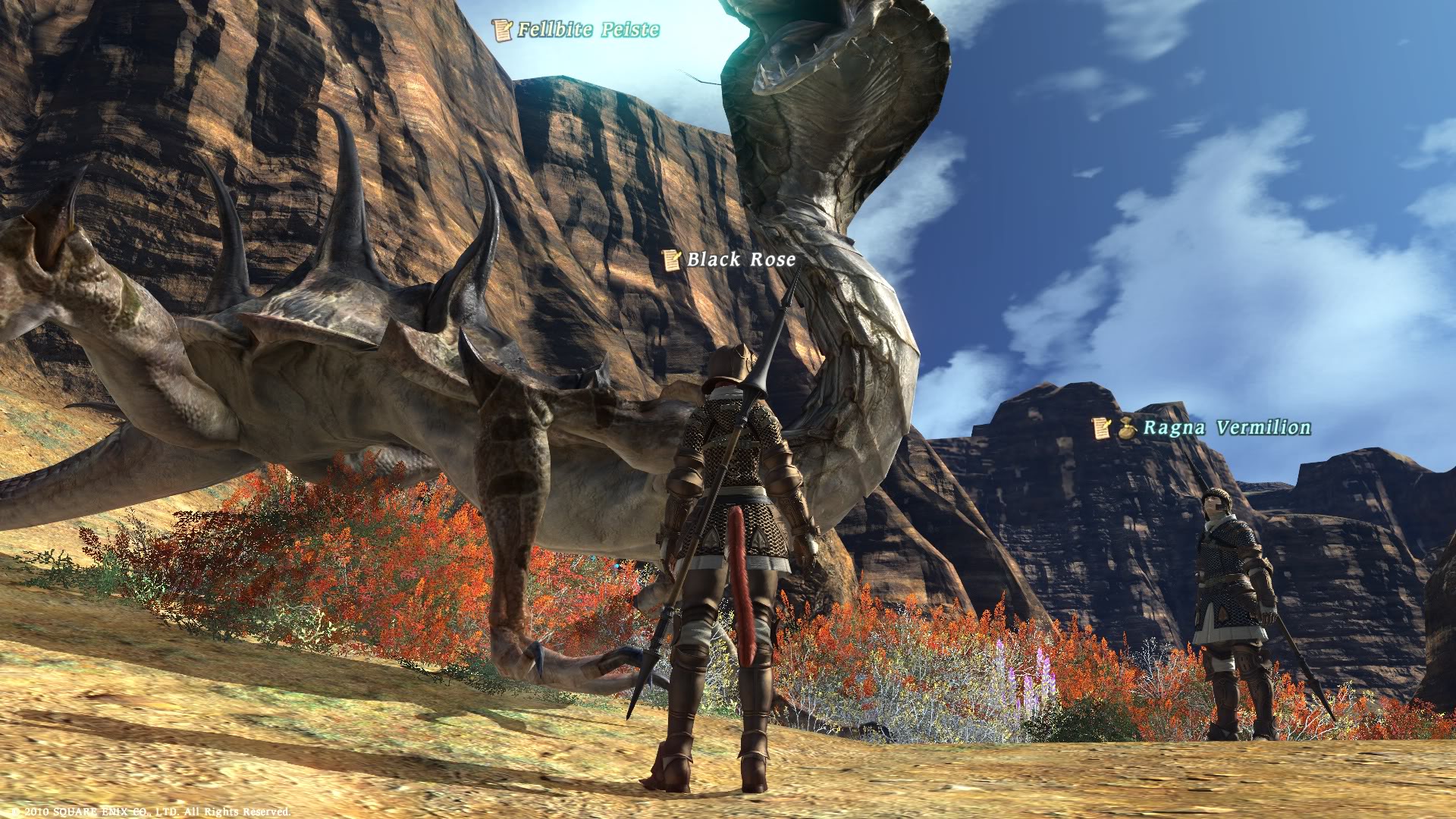Select the Black Rose name label
Screen dimensions: 1456x819
click(x=741, y=260)
